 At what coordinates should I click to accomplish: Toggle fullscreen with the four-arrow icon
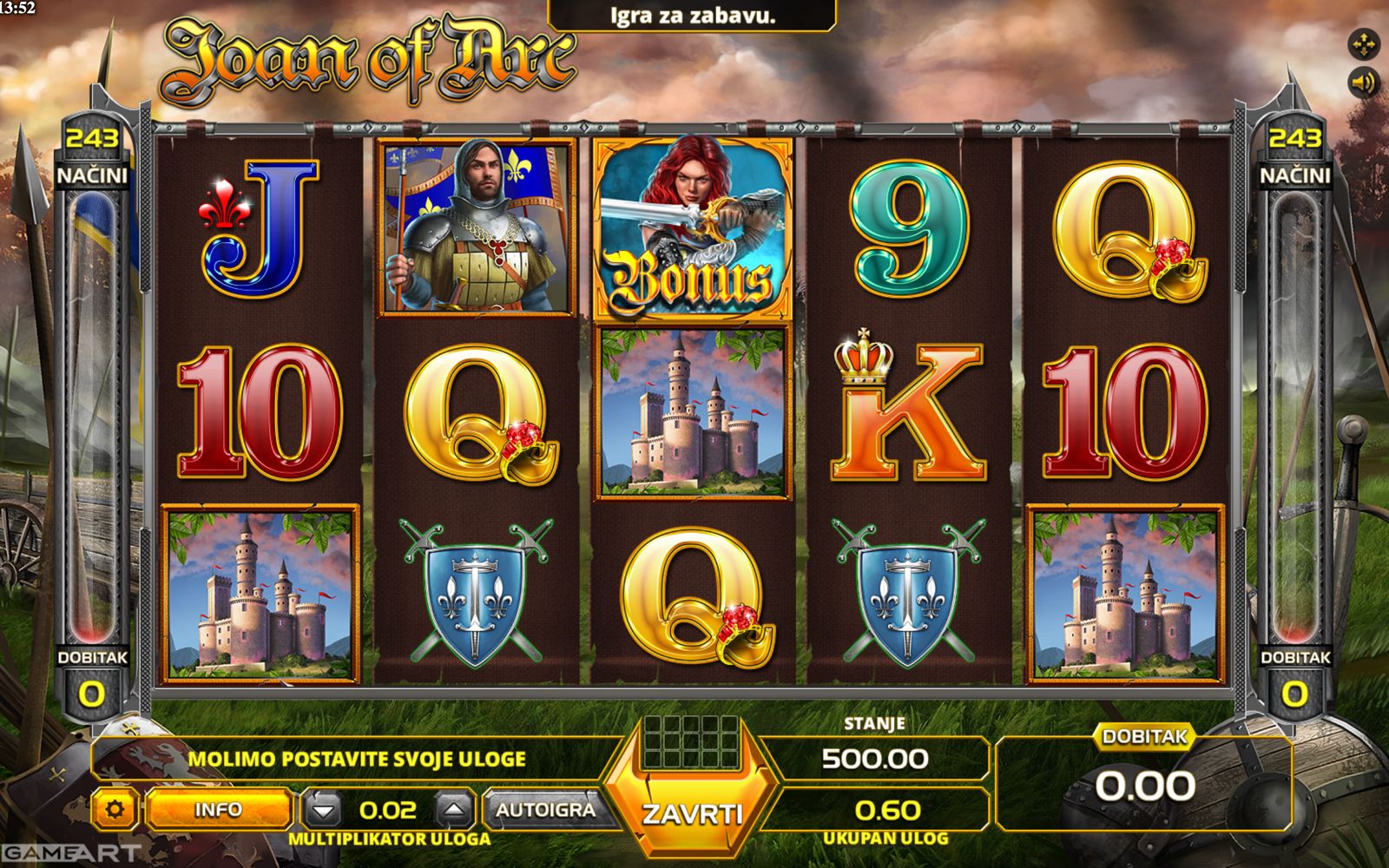point(1363,43)
